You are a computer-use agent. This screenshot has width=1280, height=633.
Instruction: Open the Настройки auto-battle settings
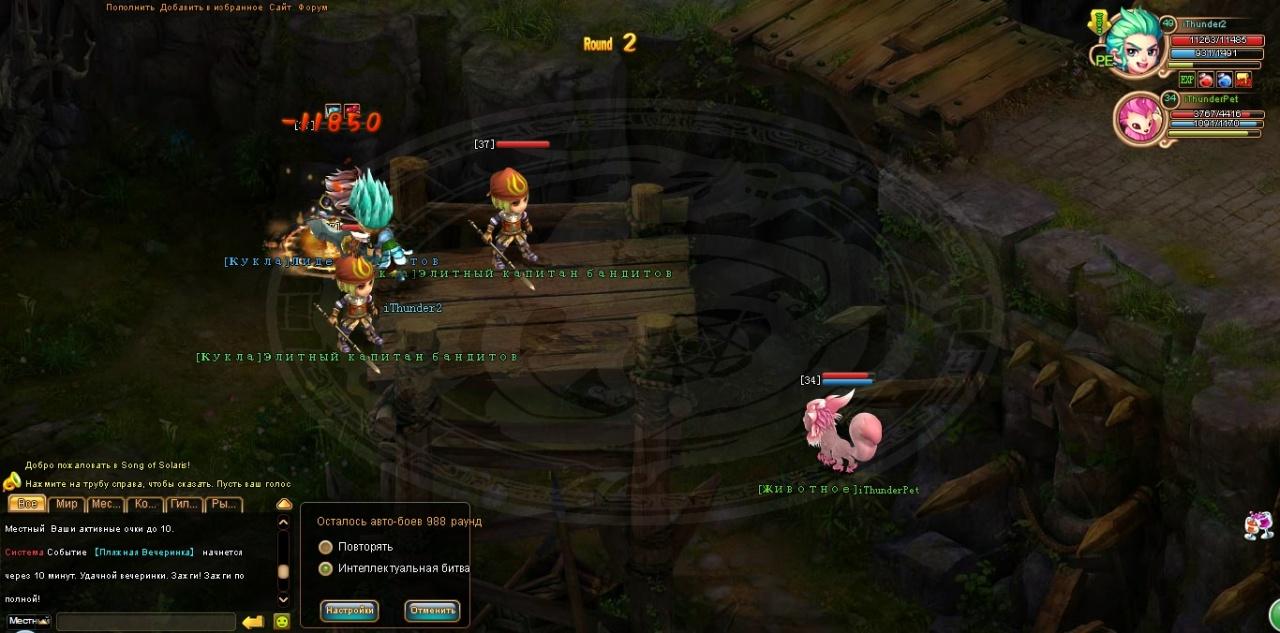[349, 610]
